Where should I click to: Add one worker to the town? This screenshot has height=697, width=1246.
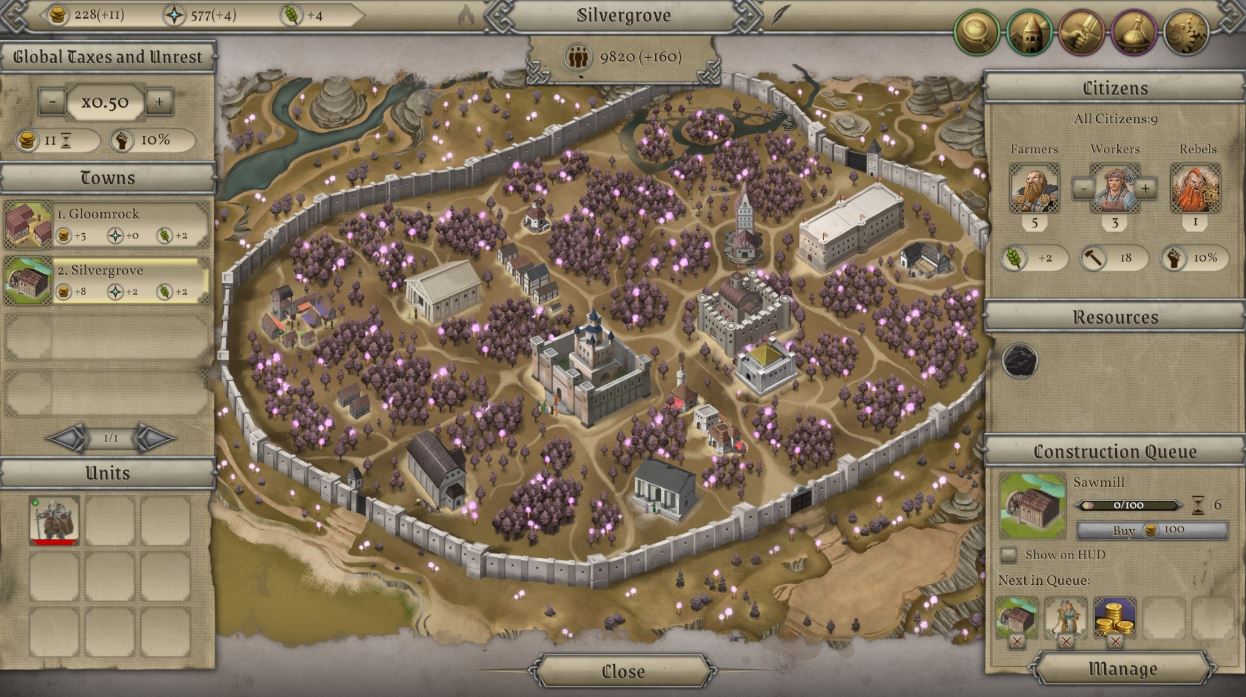point(1146,188)
